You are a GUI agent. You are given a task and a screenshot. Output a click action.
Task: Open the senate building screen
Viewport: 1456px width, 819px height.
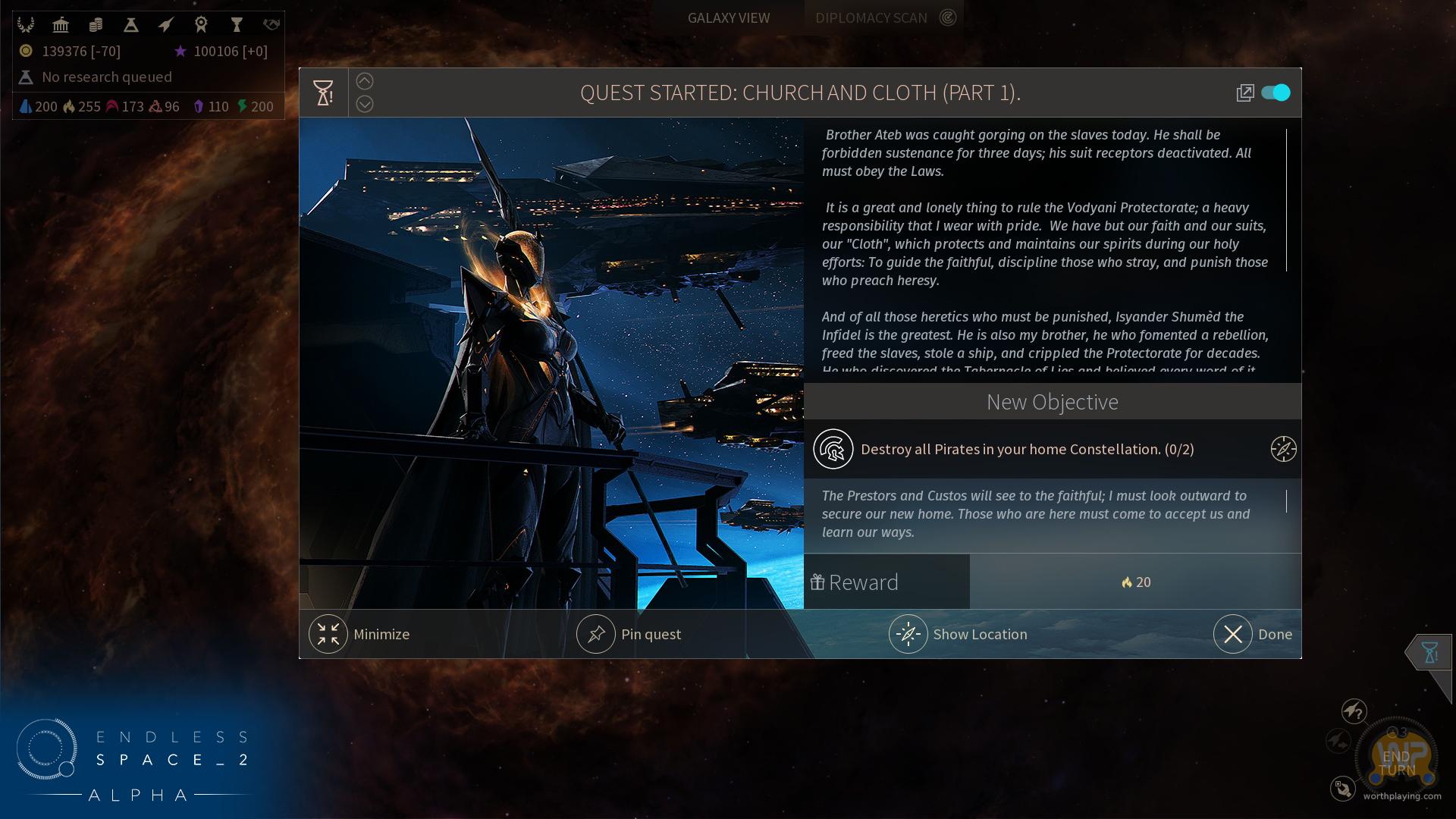(61, 25)
